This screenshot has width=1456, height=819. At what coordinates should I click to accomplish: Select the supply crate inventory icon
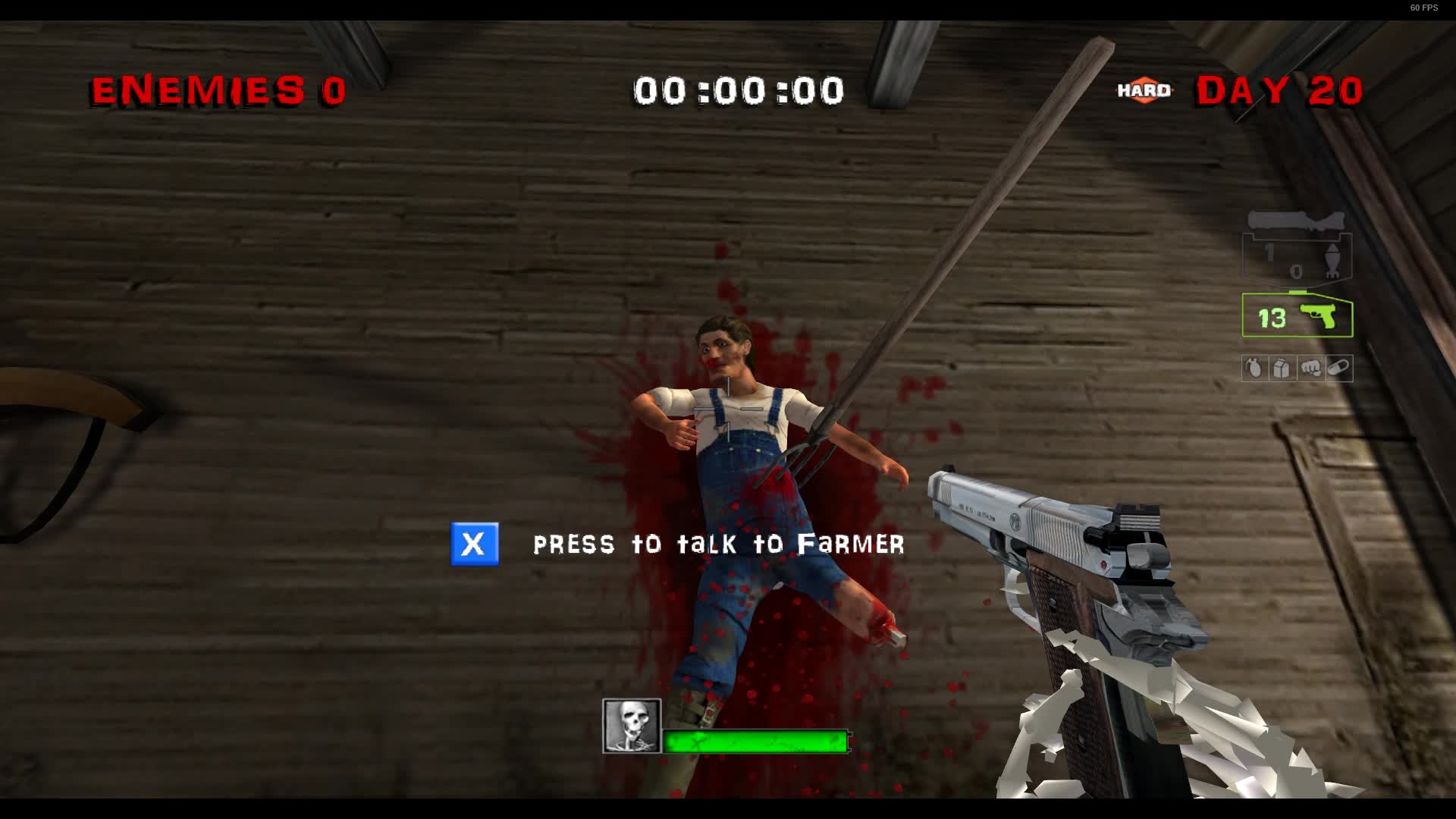[1281, 368]
